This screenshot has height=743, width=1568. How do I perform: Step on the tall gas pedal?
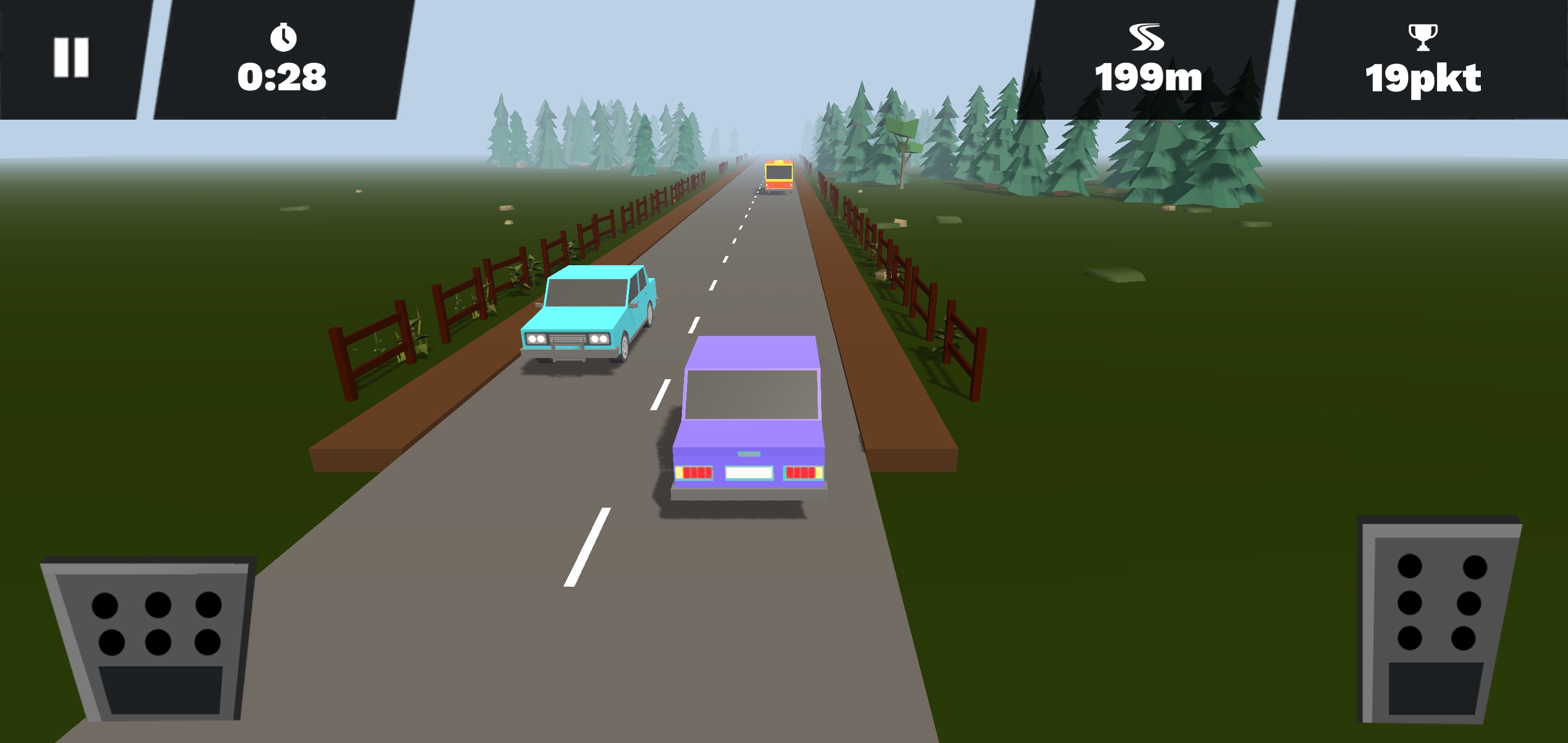(1438, 619)
